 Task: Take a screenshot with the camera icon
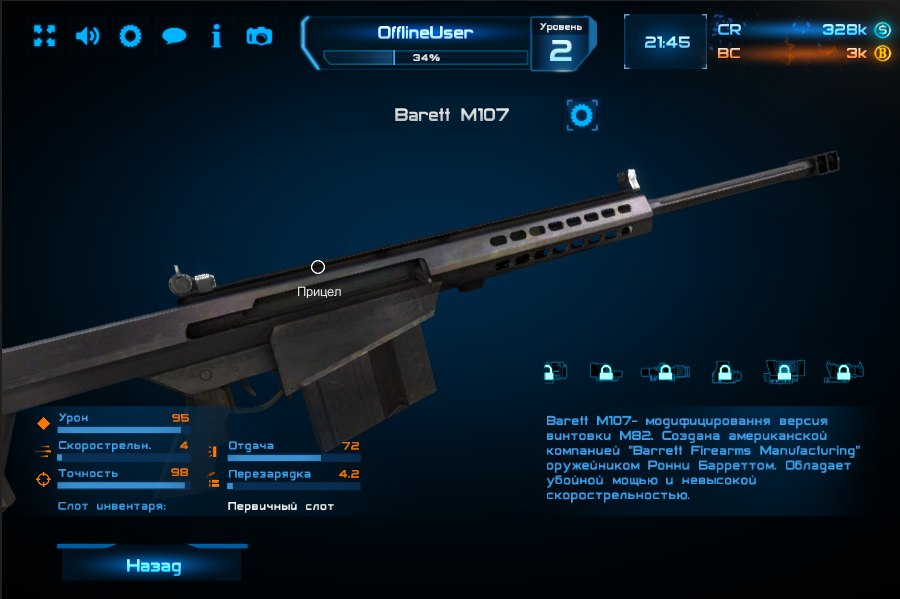(x=259, y=37)
